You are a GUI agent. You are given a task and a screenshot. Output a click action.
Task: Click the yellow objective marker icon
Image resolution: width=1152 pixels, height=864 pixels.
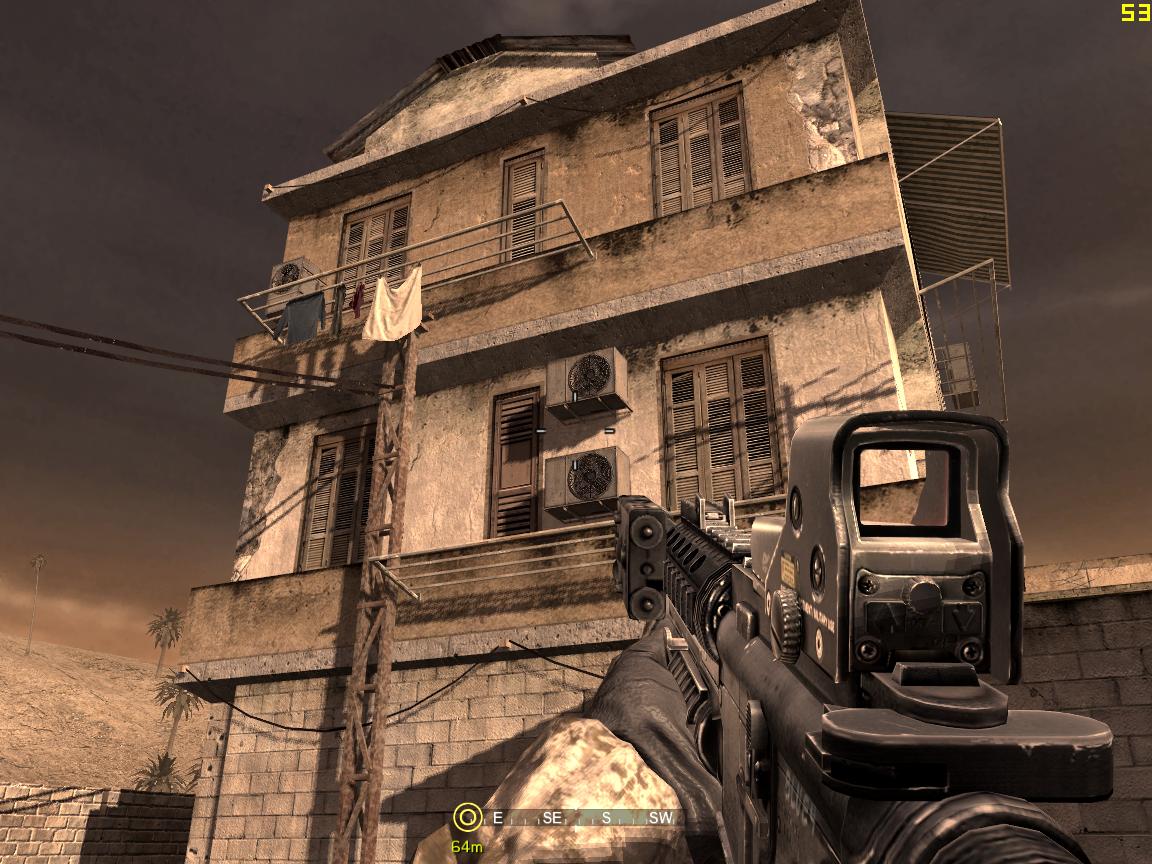tap(466, 817)
